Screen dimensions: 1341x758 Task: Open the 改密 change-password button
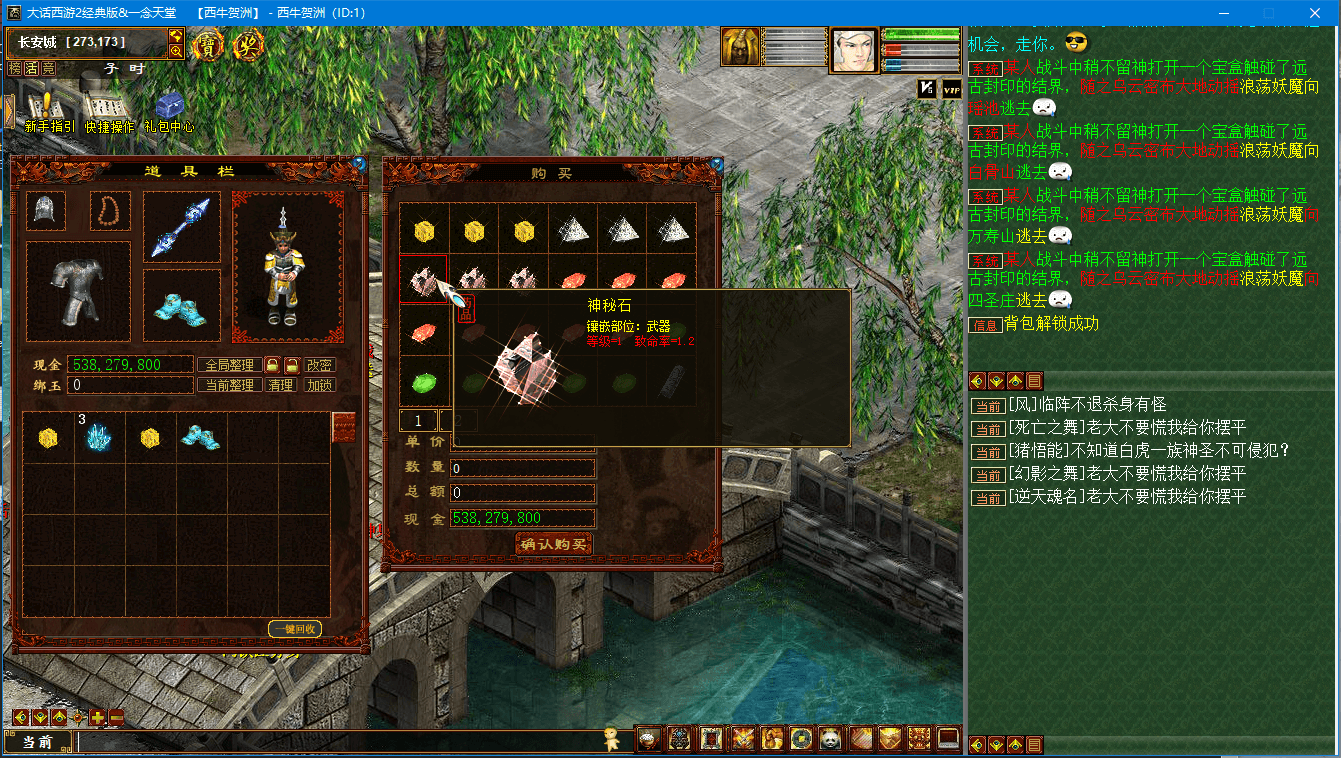tap(320, 365)
